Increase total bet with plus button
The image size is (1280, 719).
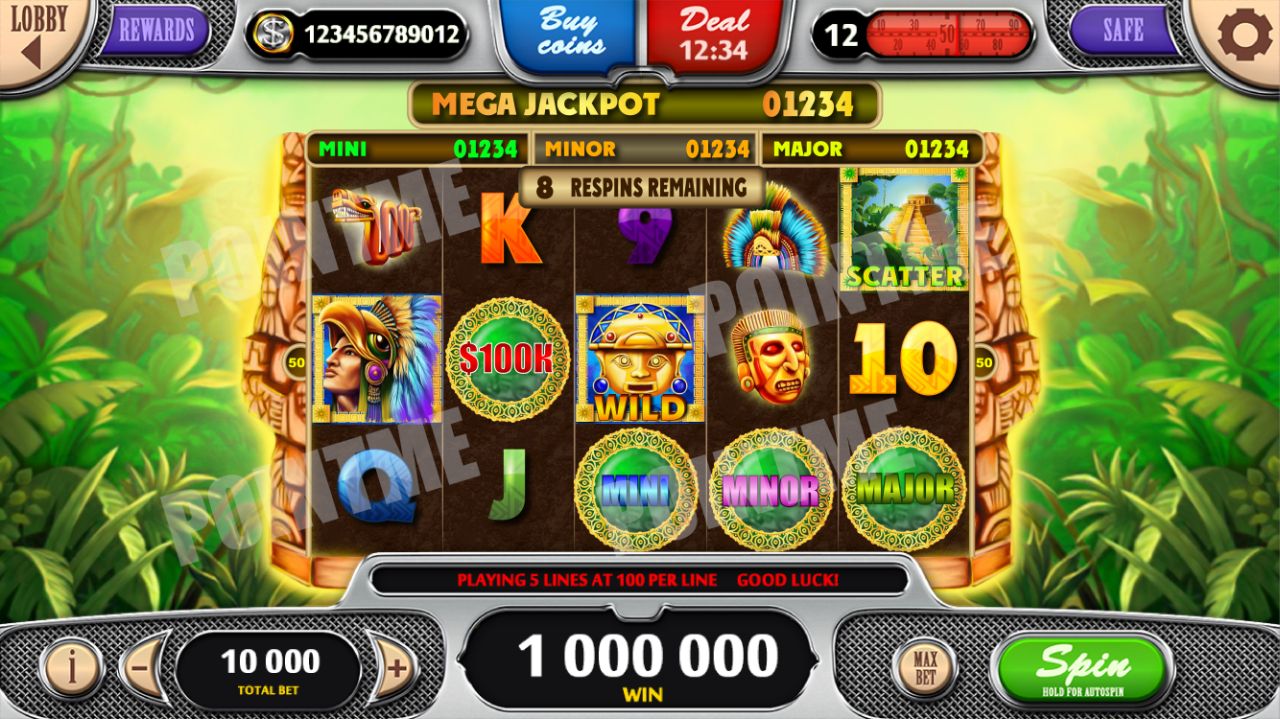[396, 667]
